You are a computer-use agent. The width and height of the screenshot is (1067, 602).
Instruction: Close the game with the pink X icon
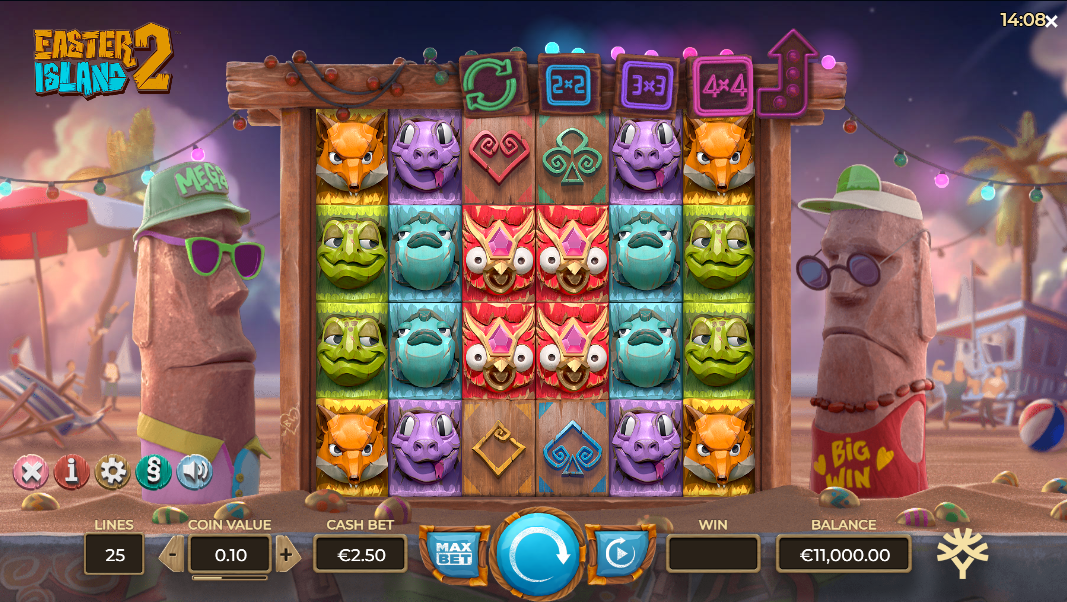click(x=30, y=471)
